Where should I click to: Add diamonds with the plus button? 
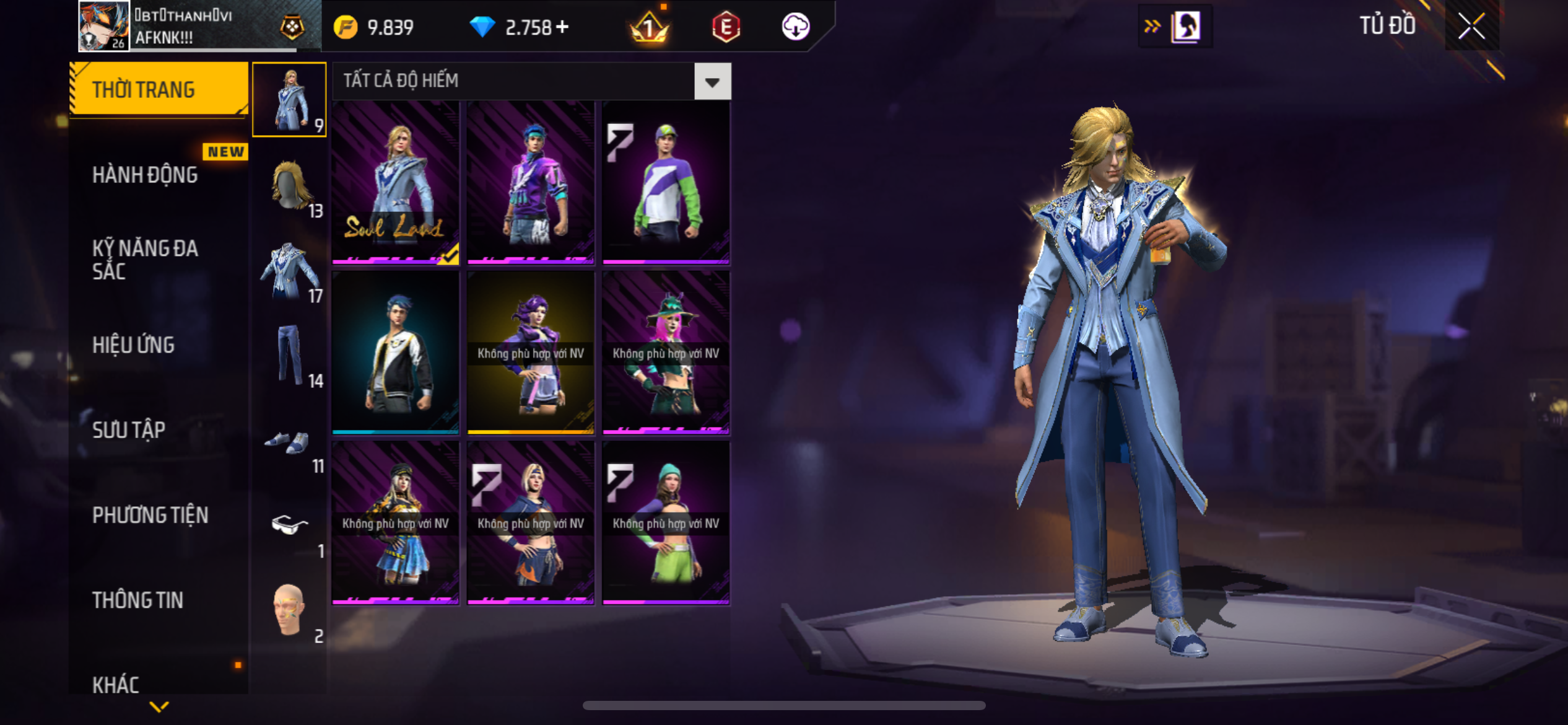[x=562, y=27]
